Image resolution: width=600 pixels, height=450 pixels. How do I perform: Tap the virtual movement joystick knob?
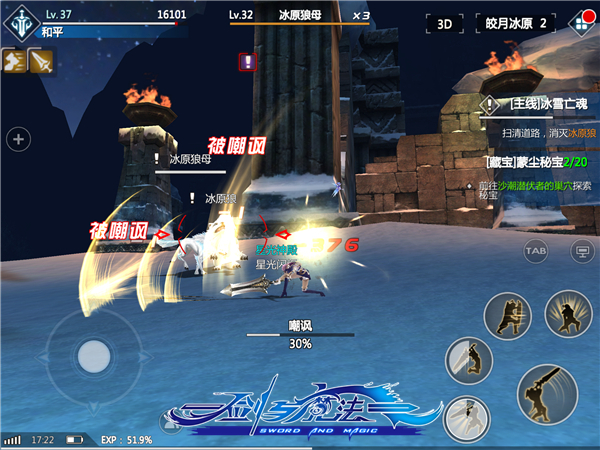click(94, 355)
